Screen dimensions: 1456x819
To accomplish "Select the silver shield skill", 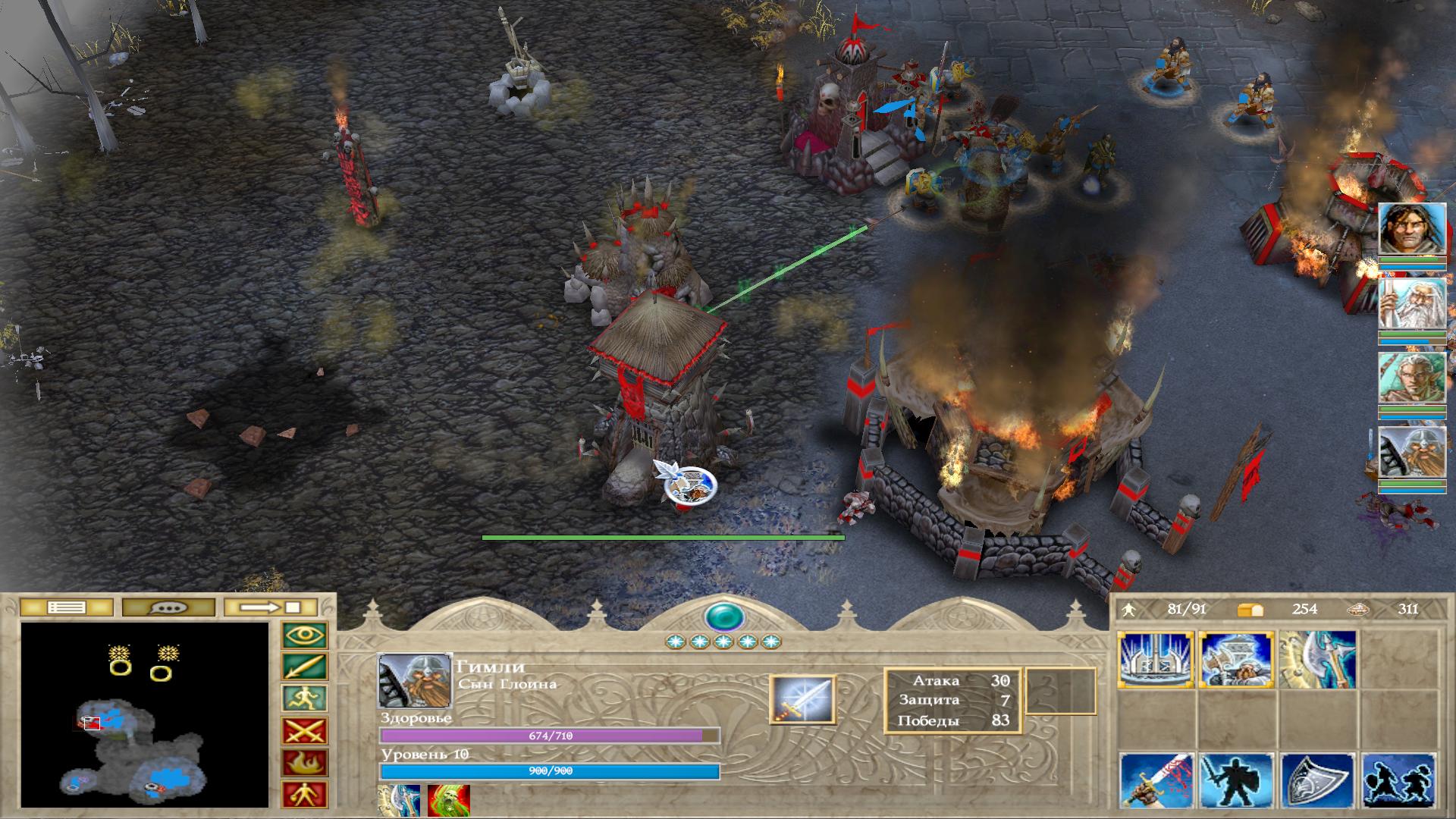I will point(1318,780).
